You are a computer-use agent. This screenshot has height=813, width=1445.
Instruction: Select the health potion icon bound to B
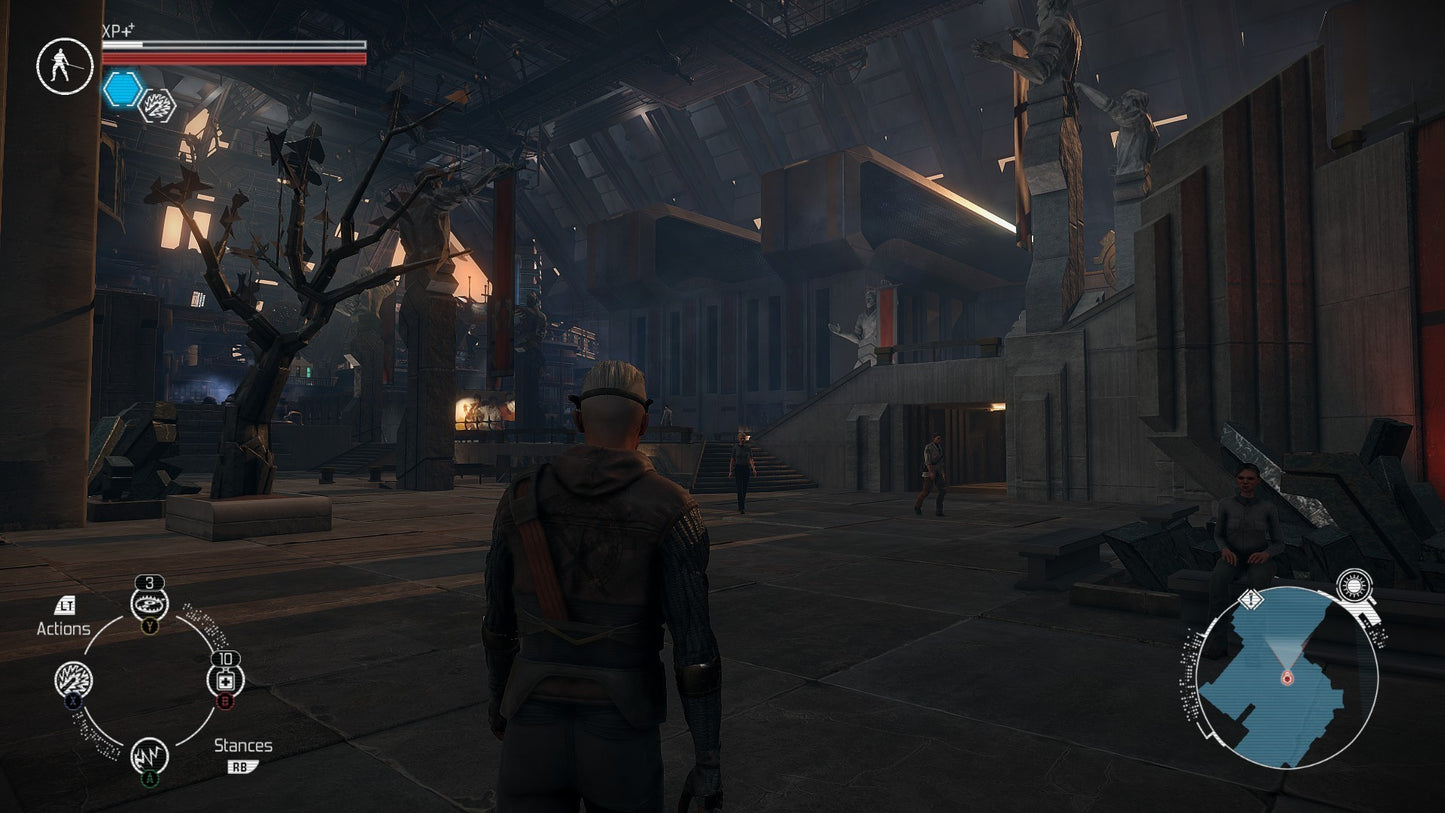(226, 679)
